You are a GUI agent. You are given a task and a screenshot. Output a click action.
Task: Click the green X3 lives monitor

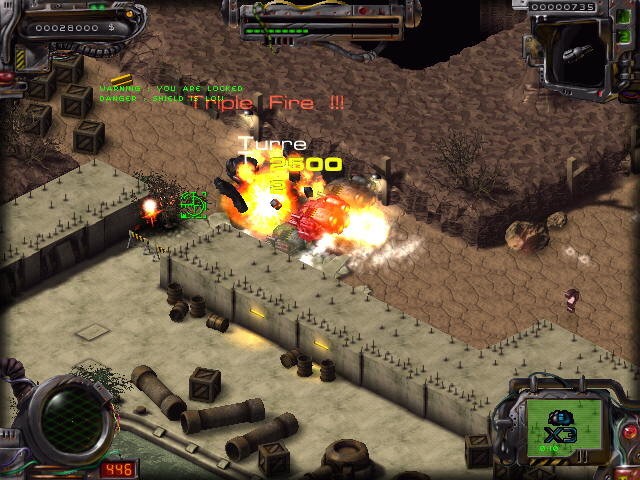(x=565, y=426)
